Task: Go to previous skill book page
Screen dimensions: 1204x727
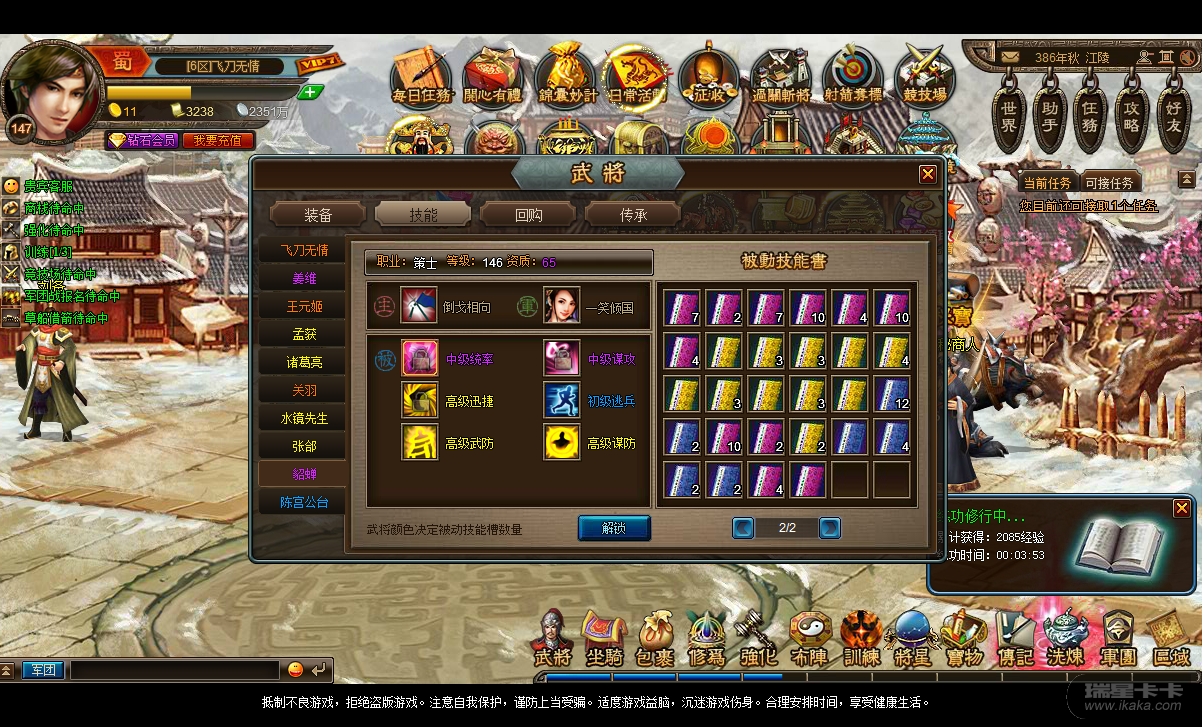Action: click(x=743, y=527)
